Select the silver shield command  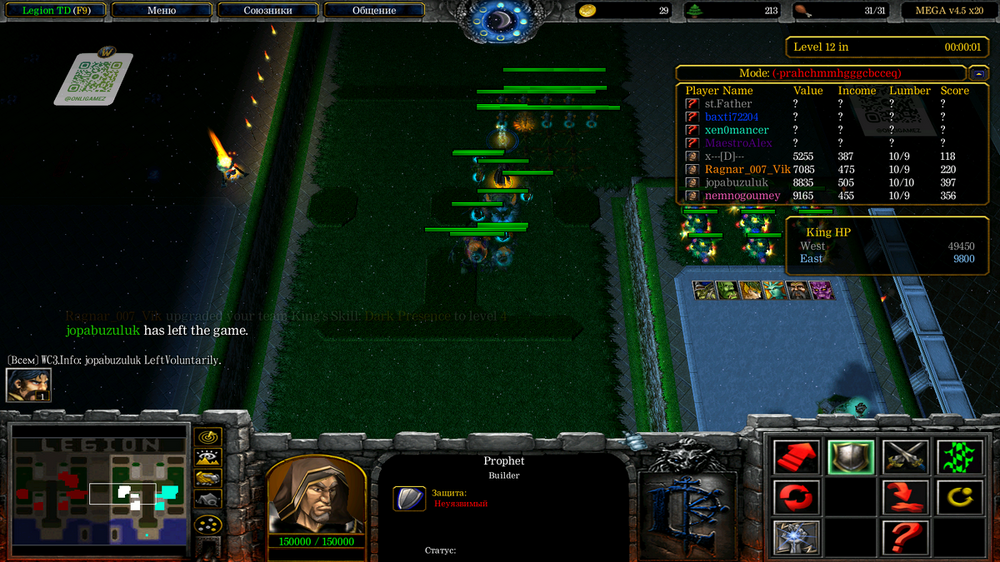[x=851, y=457]
